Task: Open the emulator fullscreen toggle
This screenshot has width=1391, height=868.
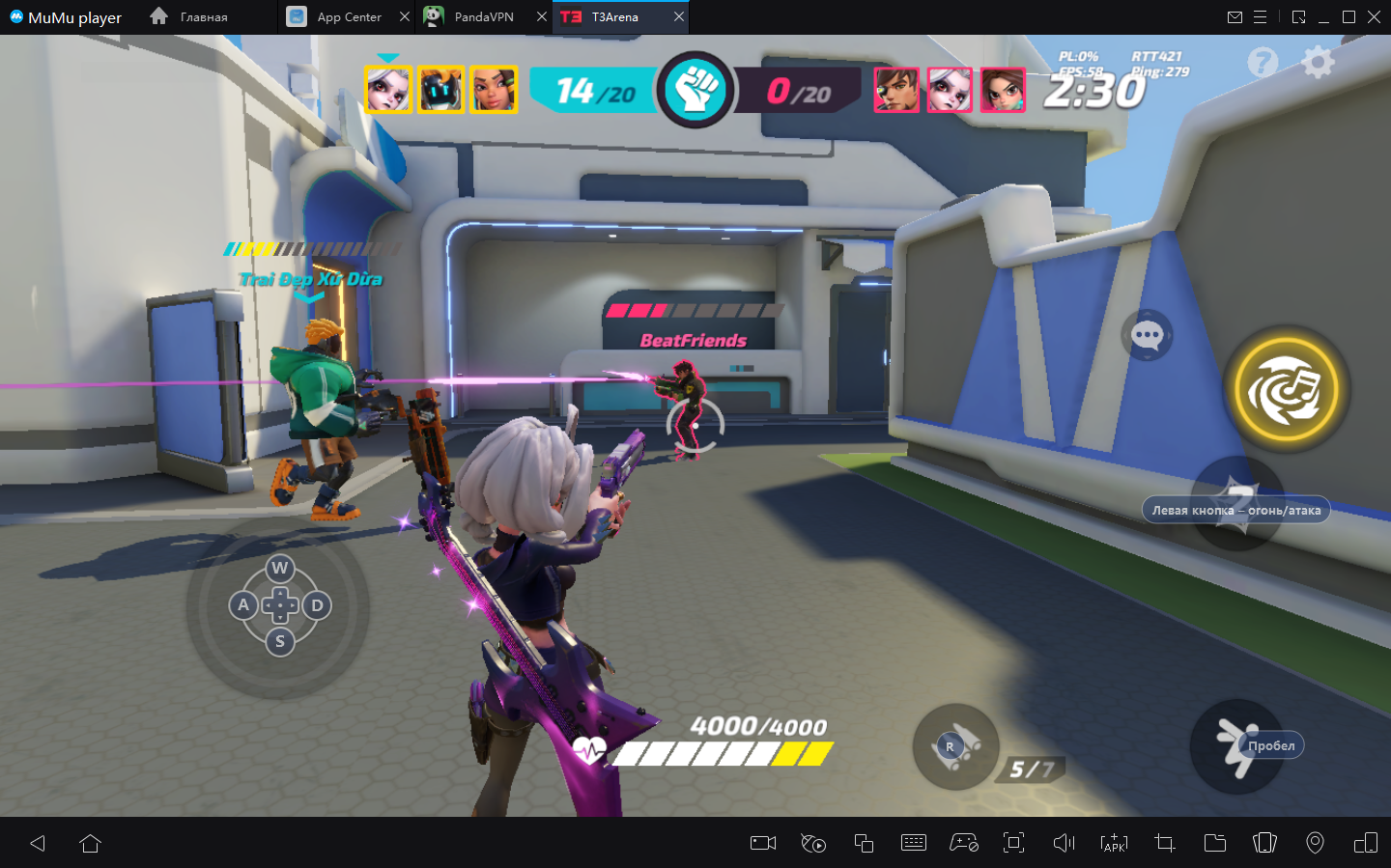Action: click(1013, 843)
